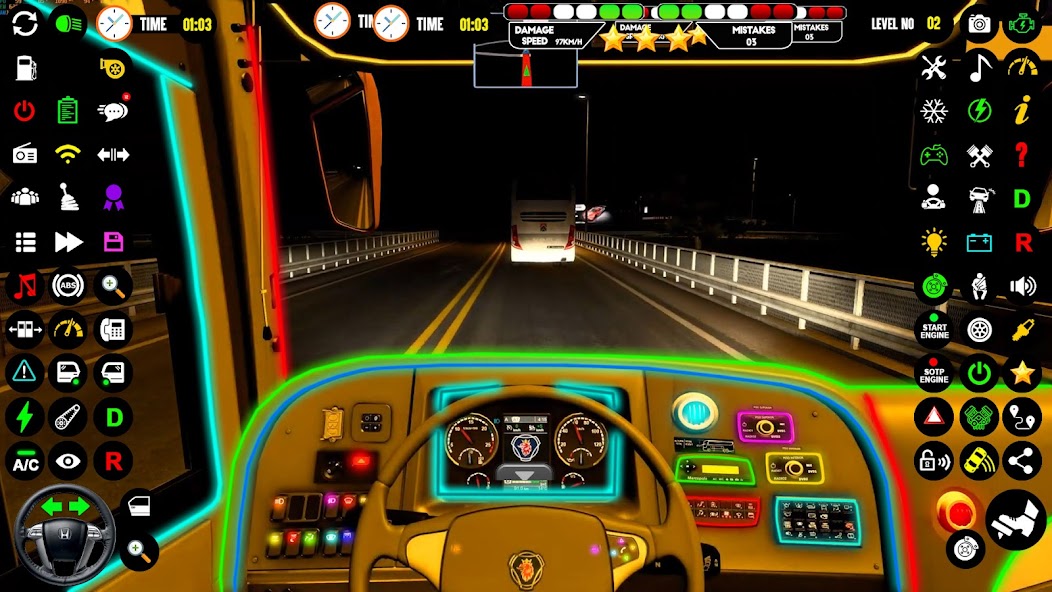Activate the snowflake icon
Viewport: 1052px width, 592px height.
tap(934, 111)
